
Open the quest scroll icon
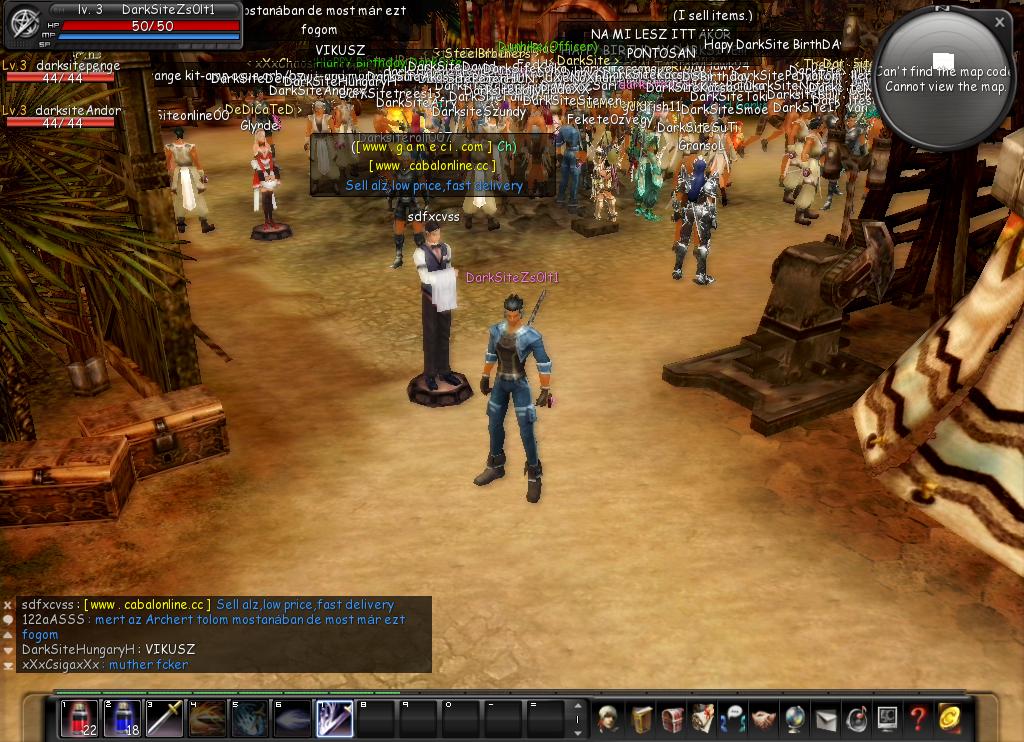point(703,718)
